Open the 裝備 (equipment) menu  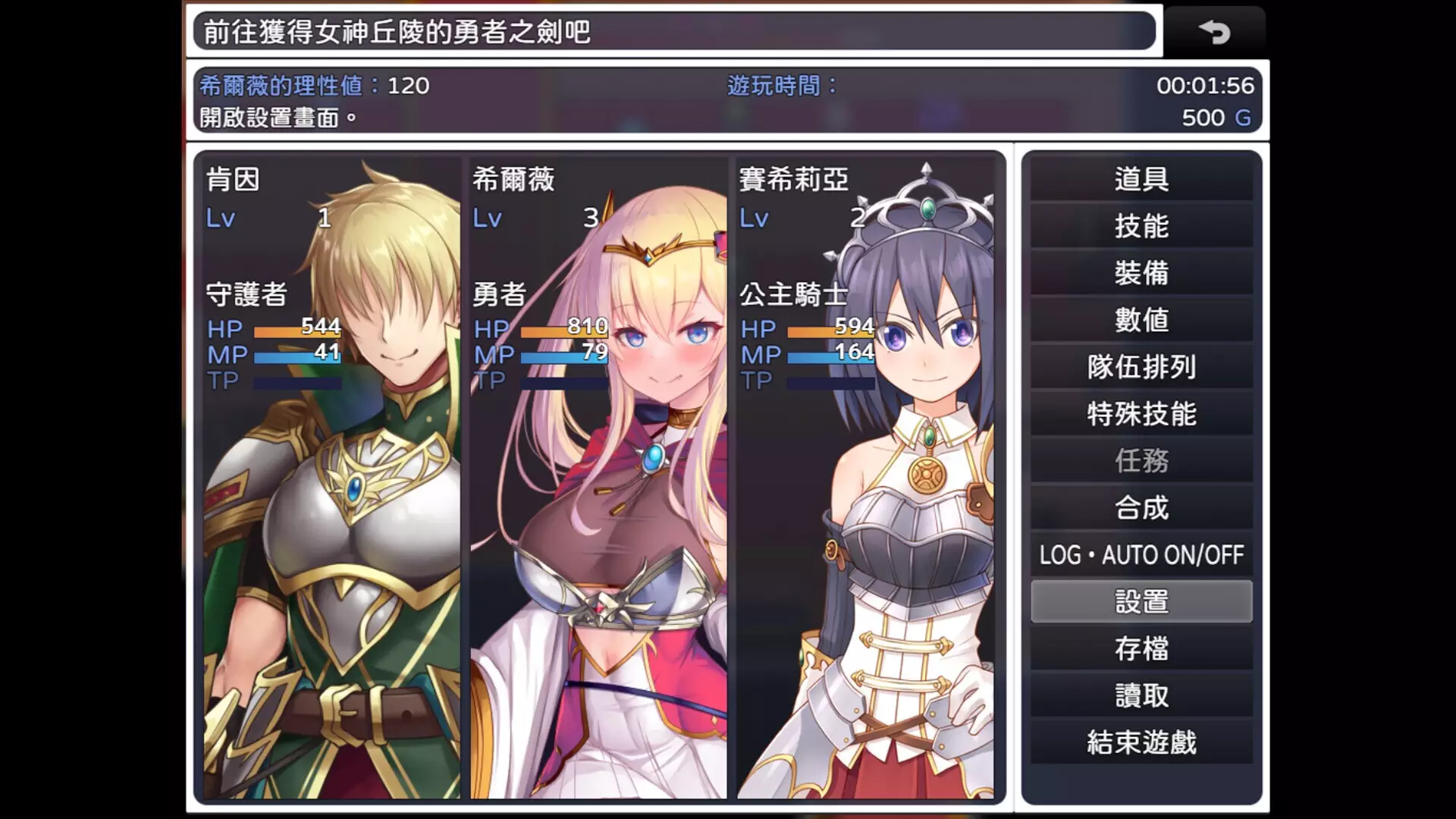tap(1144, 274)
